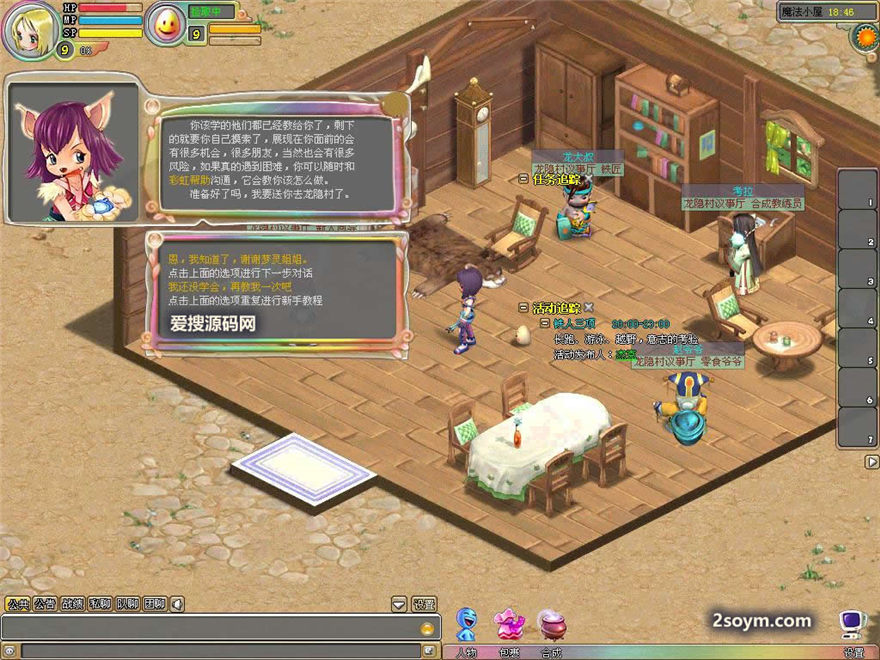Collapse the 铁人三项 activity entry

[544, 323]
